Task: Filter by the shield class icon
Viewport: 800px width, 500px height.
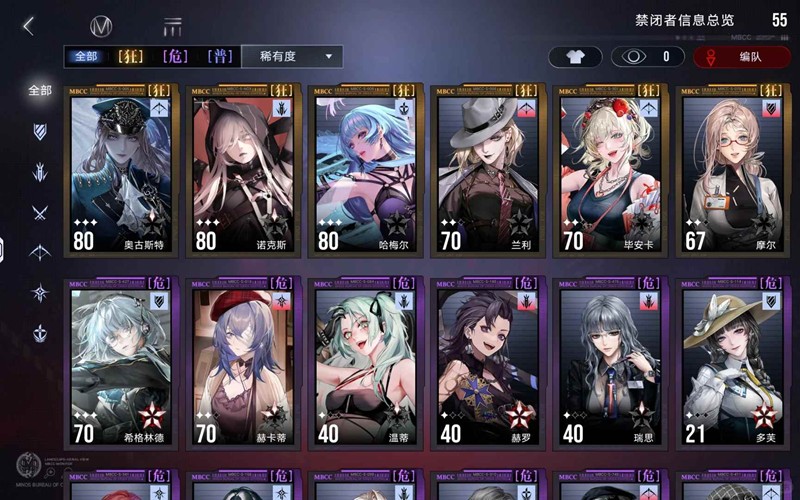Action: point(40,131)
